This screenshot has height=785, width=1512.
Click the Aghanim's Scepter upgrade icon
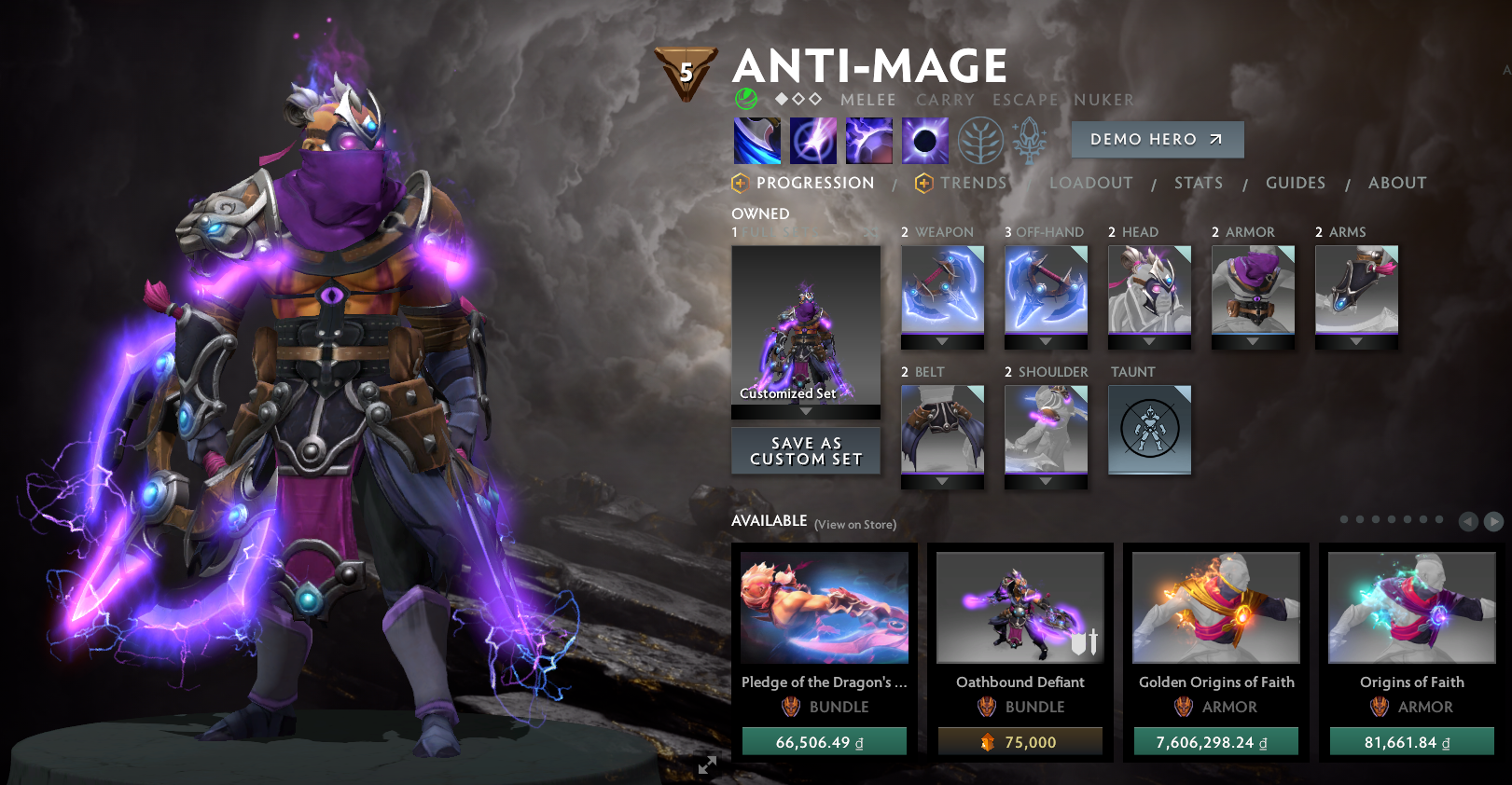(x=1029, y=140)
